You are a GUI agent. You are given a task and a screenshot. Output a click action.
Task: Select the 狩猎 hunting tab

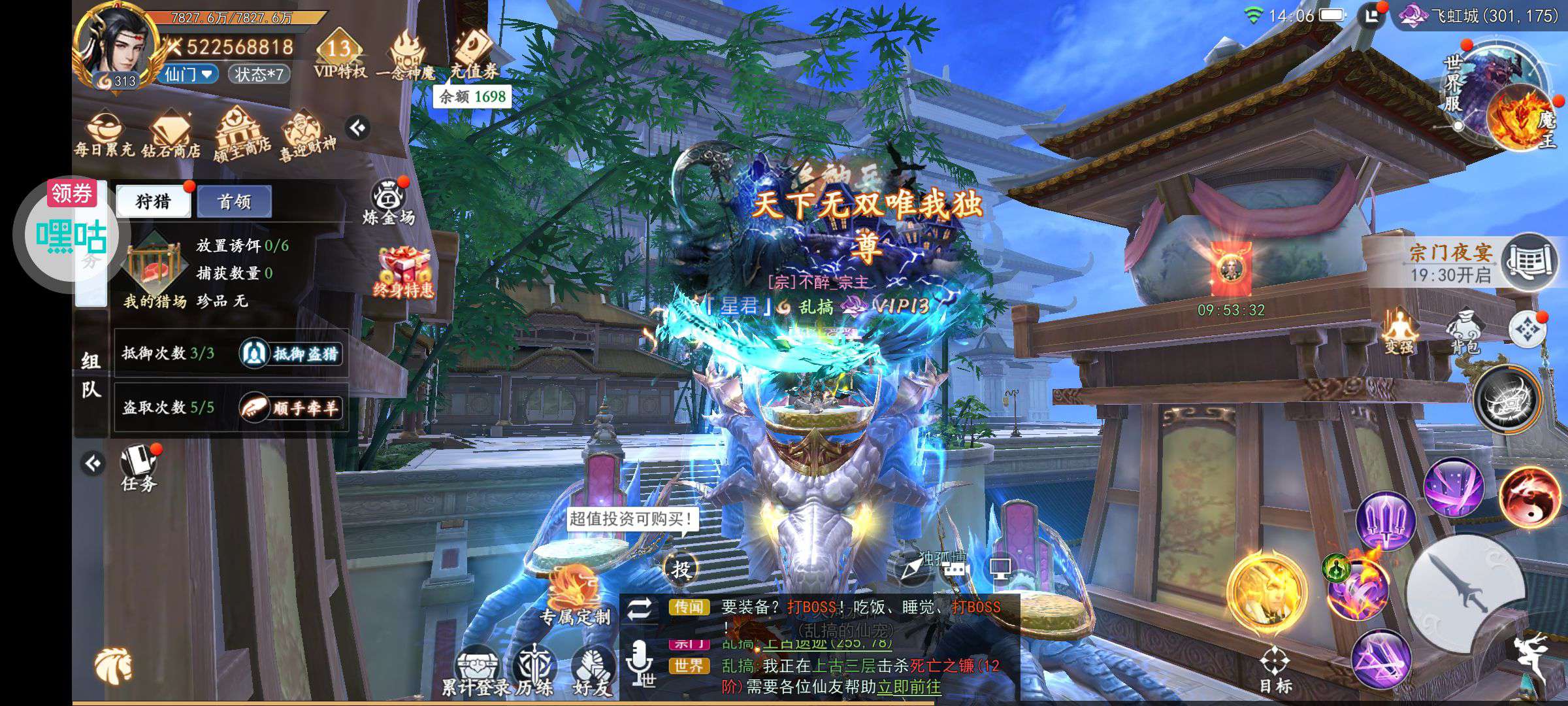pyautogui.click(x=153, y=201)
